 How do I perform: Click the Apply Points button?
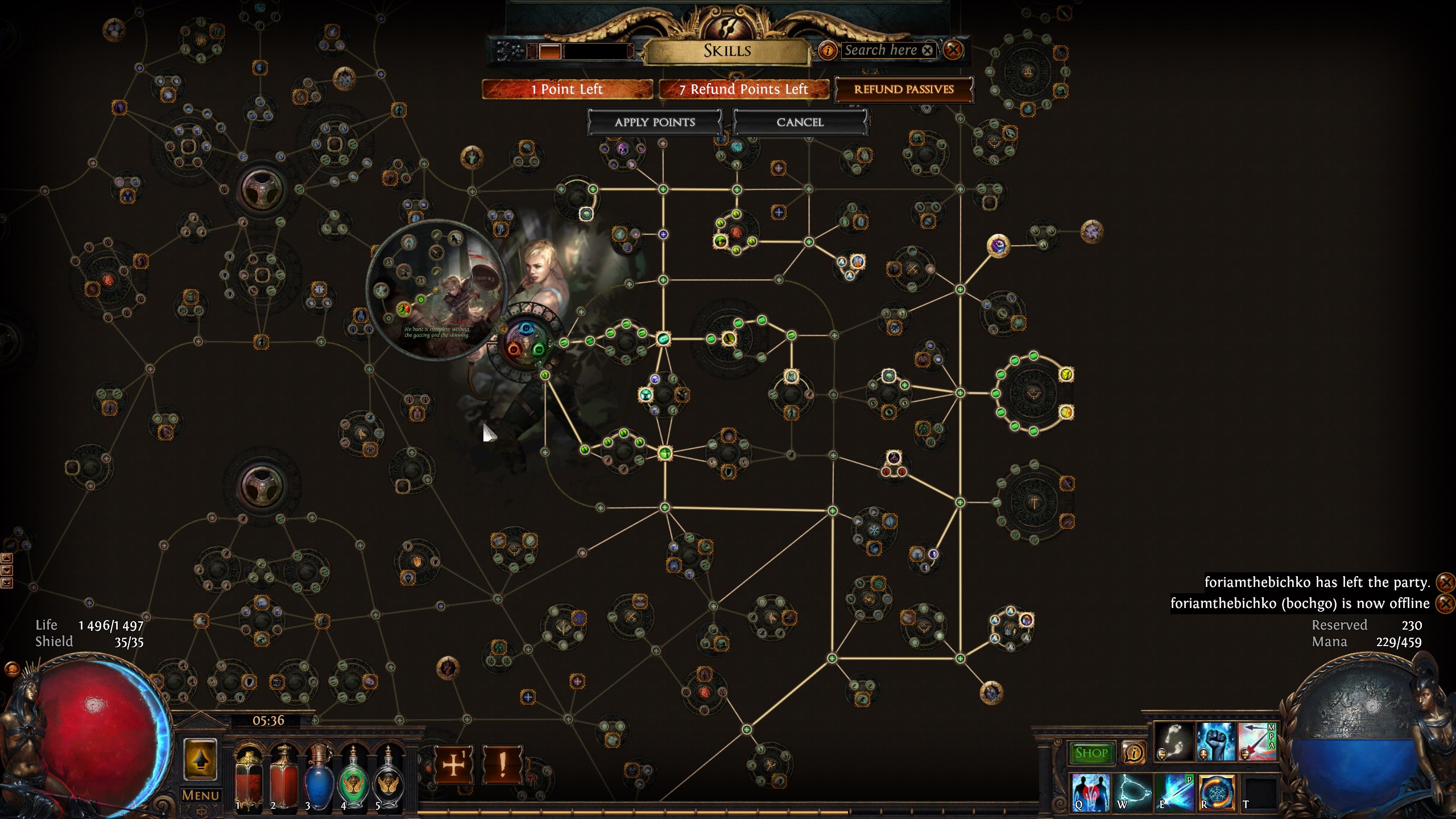(654, 122)
